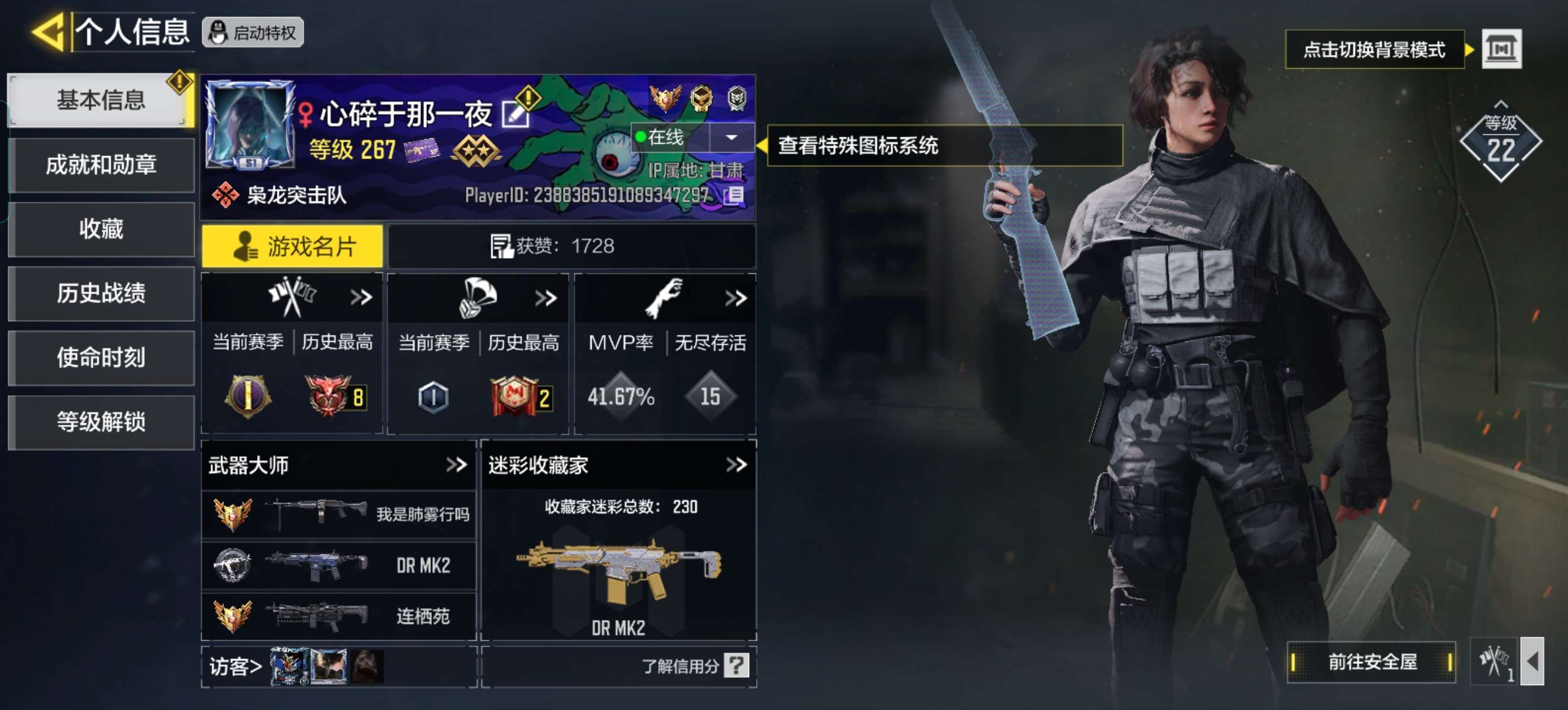
Task: Select the 基本信息 tab
Action: pos(101,101)
